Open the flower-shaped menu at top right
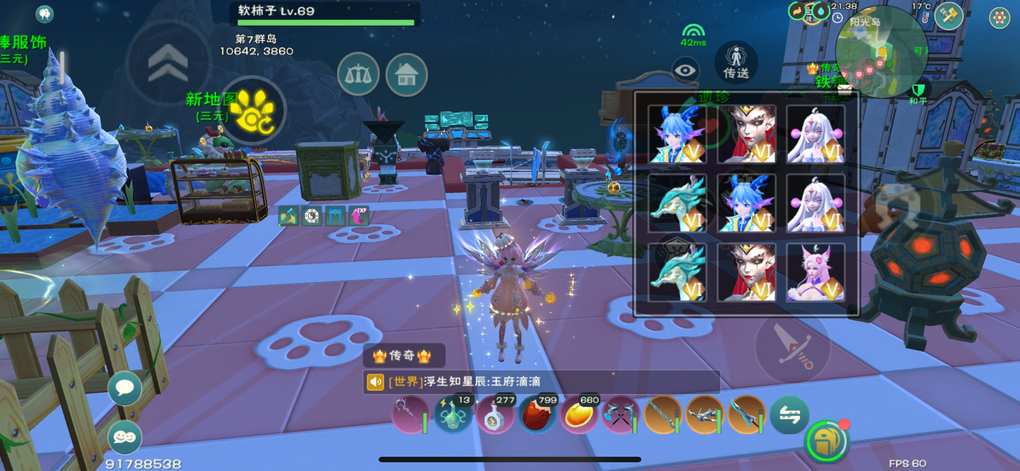 tap(999, 17)
